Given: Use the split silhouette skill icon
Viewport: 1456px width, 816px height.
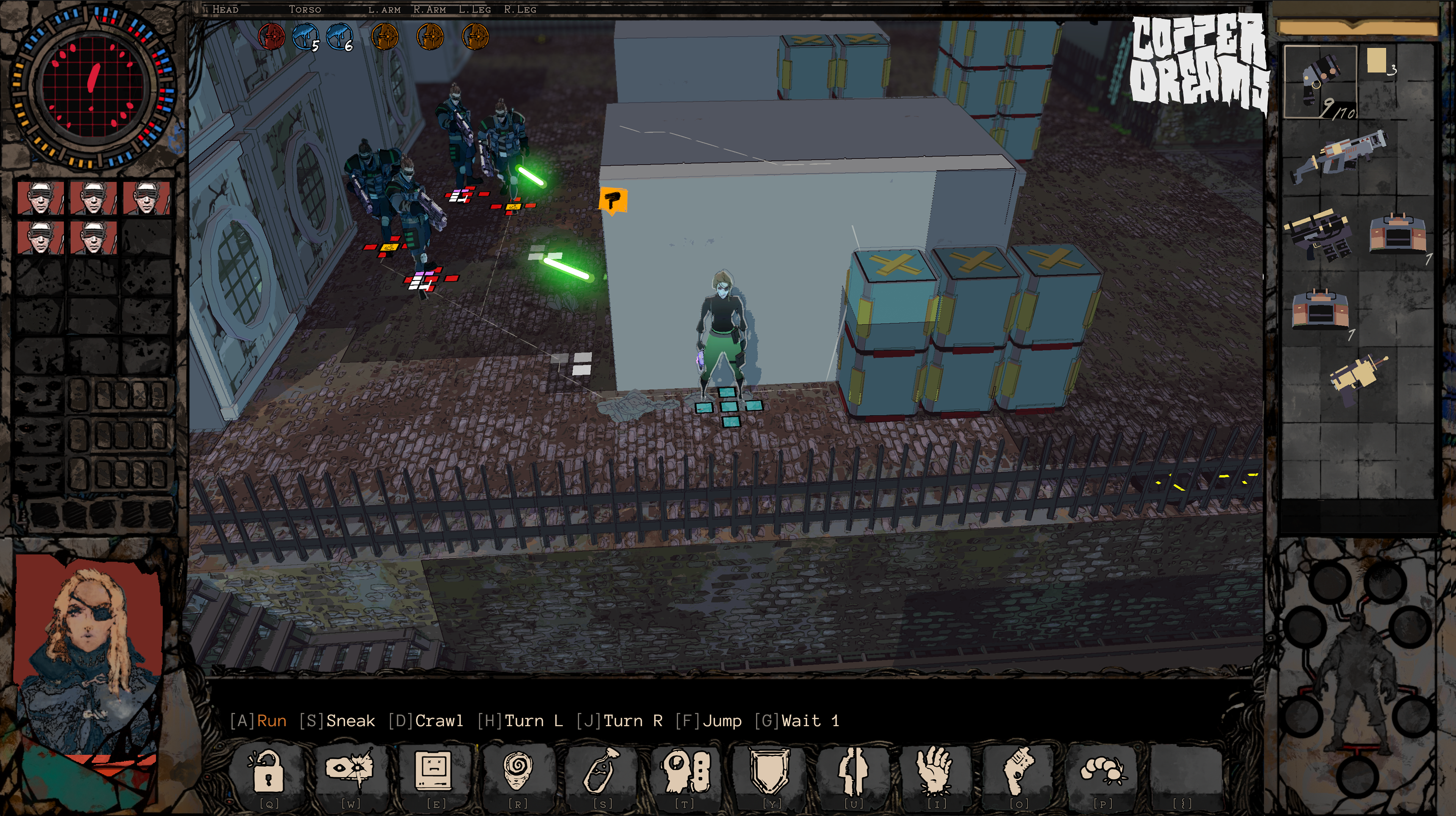Looking at the screenshot, I should [x=853, y=770].
